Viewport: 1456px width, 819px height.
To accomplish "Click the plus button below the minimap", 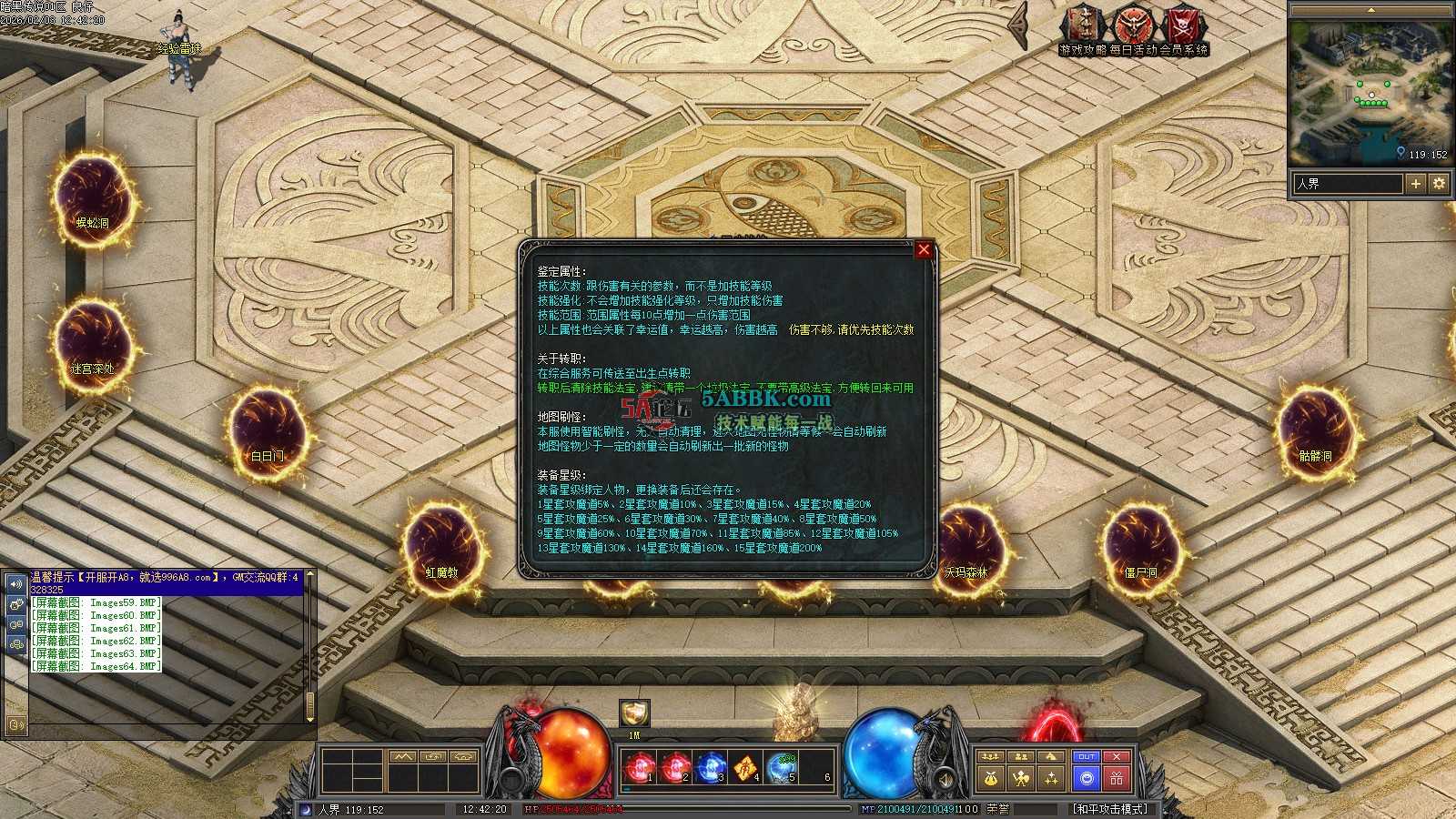I will point(1416,184).
